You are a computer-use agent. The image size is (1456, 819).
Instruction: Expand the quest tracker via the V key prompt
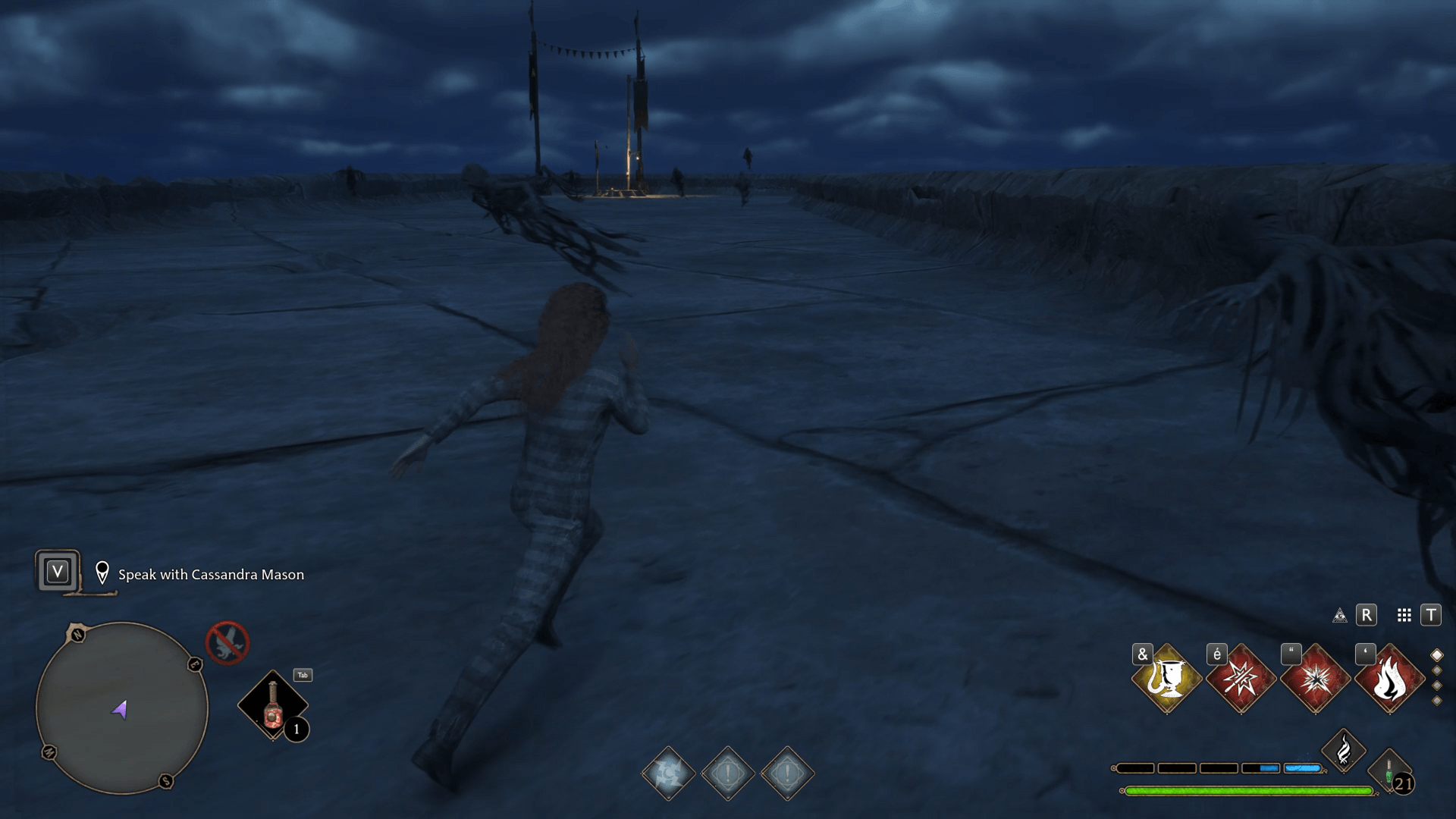57,571
